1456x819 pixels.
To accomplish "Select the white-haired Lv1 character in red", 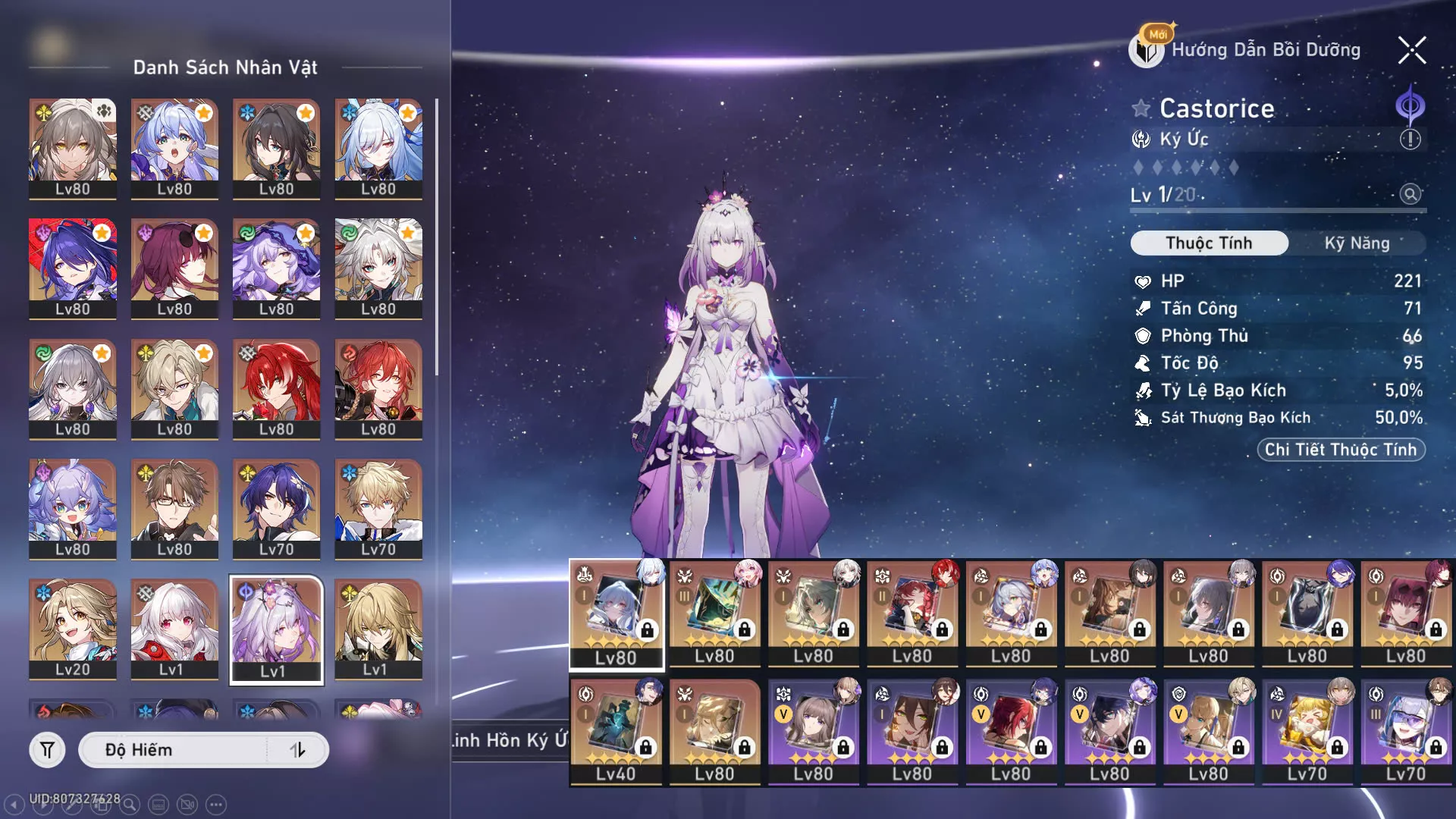I will tap(174, 629).
